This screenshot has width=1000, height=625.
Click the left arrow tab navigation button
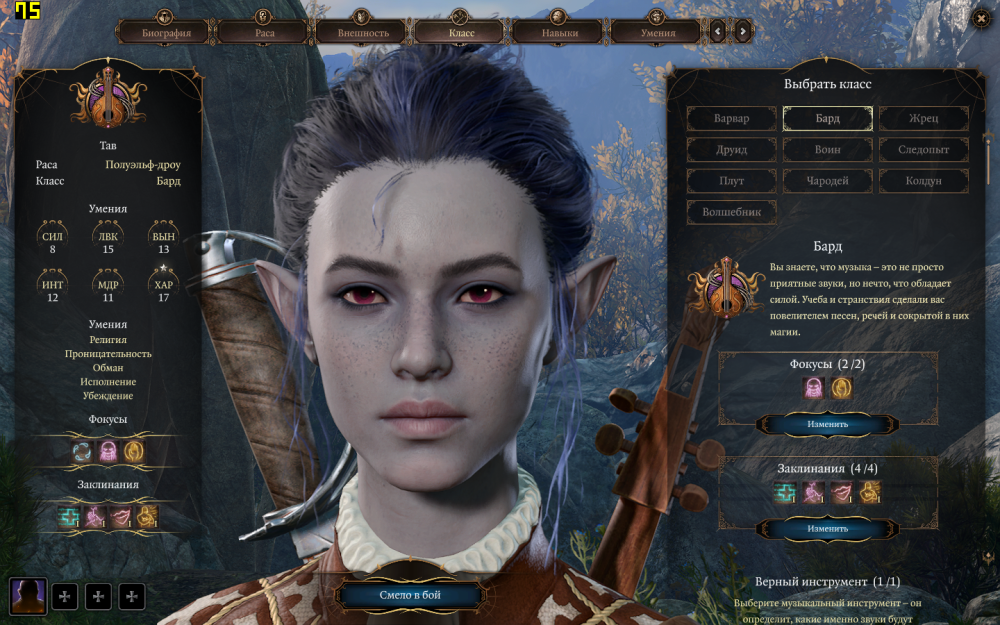(x=718, y=32)
